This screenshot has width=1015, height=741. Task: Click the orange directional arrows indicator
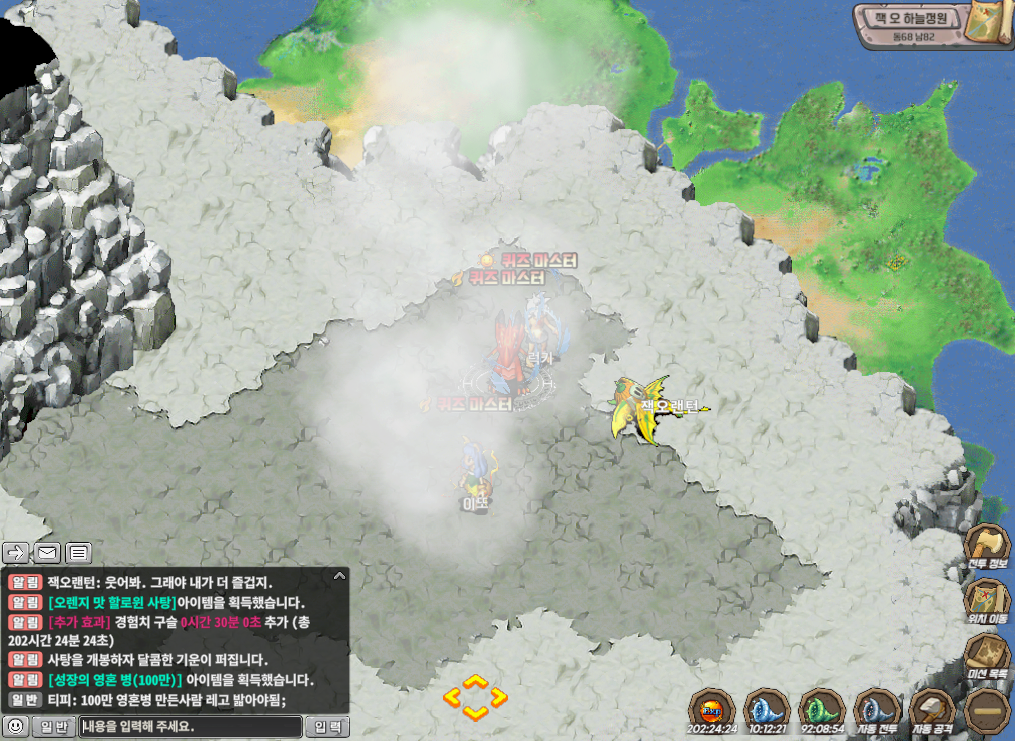[x=475, y=696]
